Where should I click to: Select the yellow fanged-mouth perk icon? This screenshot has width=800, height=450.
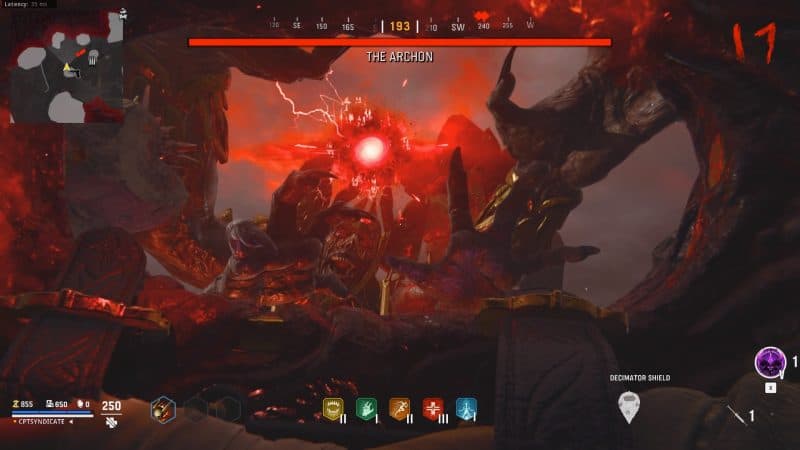tap(335, 408)
